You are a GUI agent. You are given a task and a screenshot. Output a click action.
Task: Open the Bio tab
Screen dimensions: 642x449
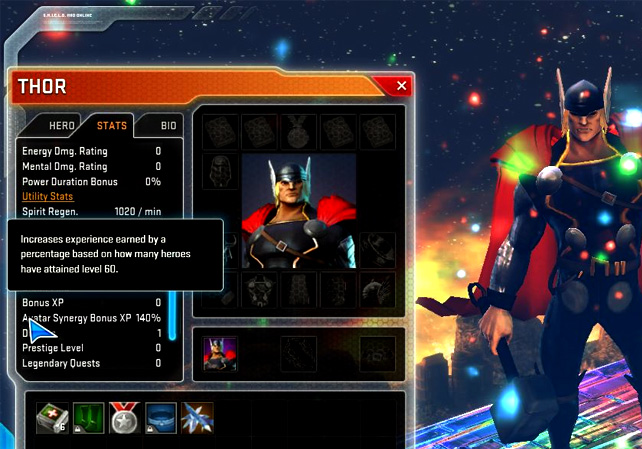pos(168,126)
